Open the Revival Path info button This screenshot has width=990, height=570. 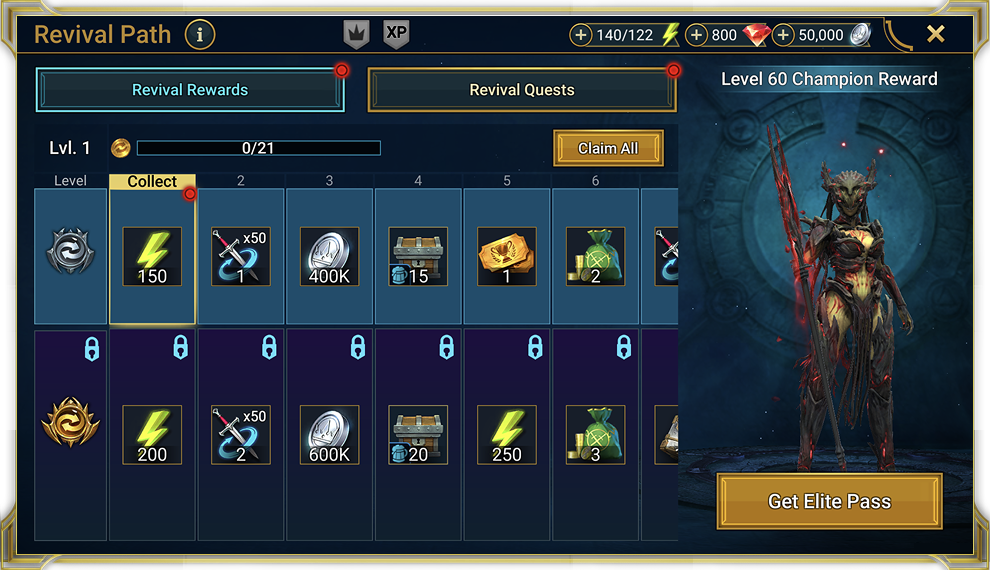tap(200, 35)
